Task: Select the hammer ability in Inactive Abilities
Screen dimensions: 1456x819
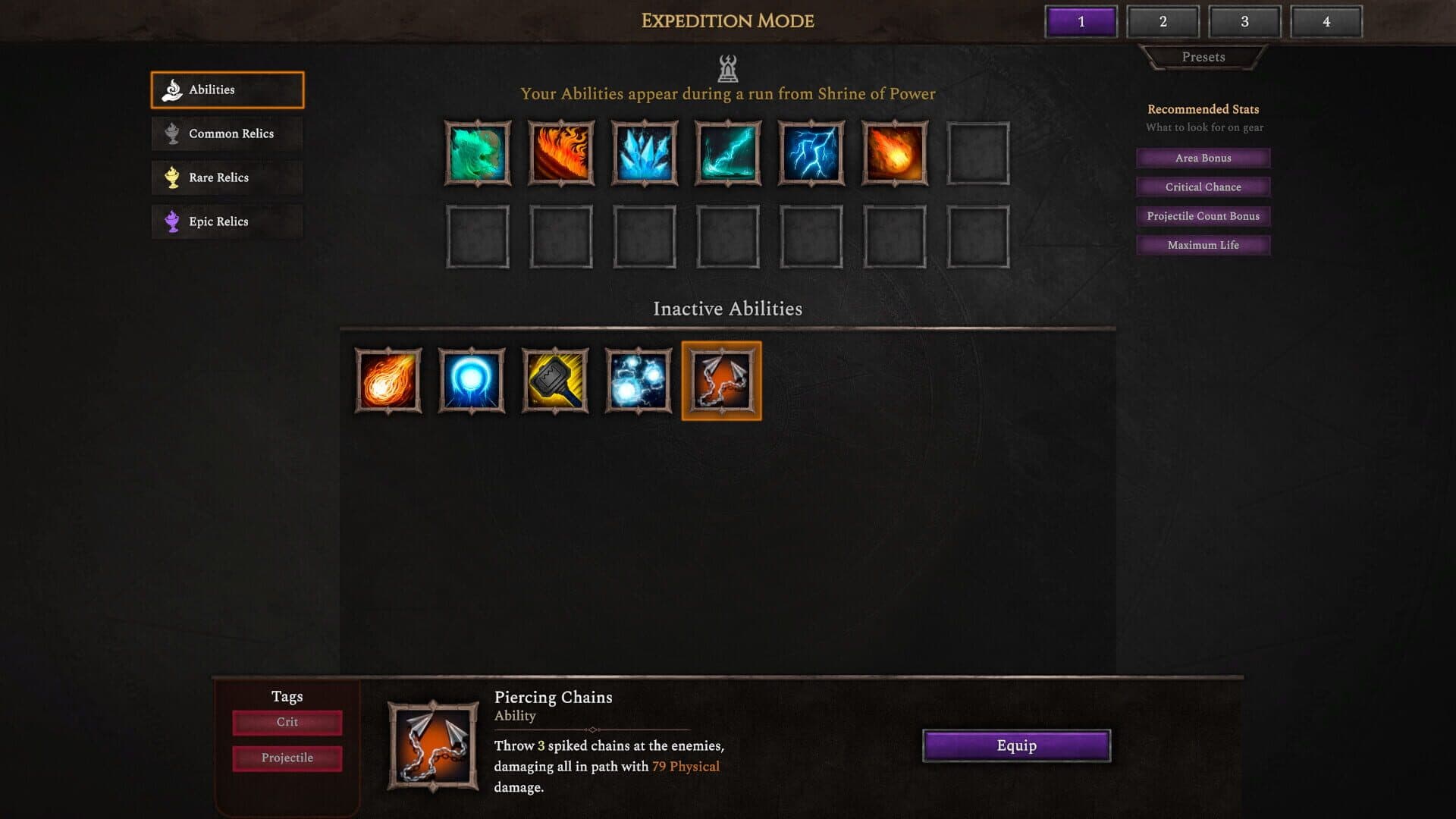Action: (x=554, y=380)
